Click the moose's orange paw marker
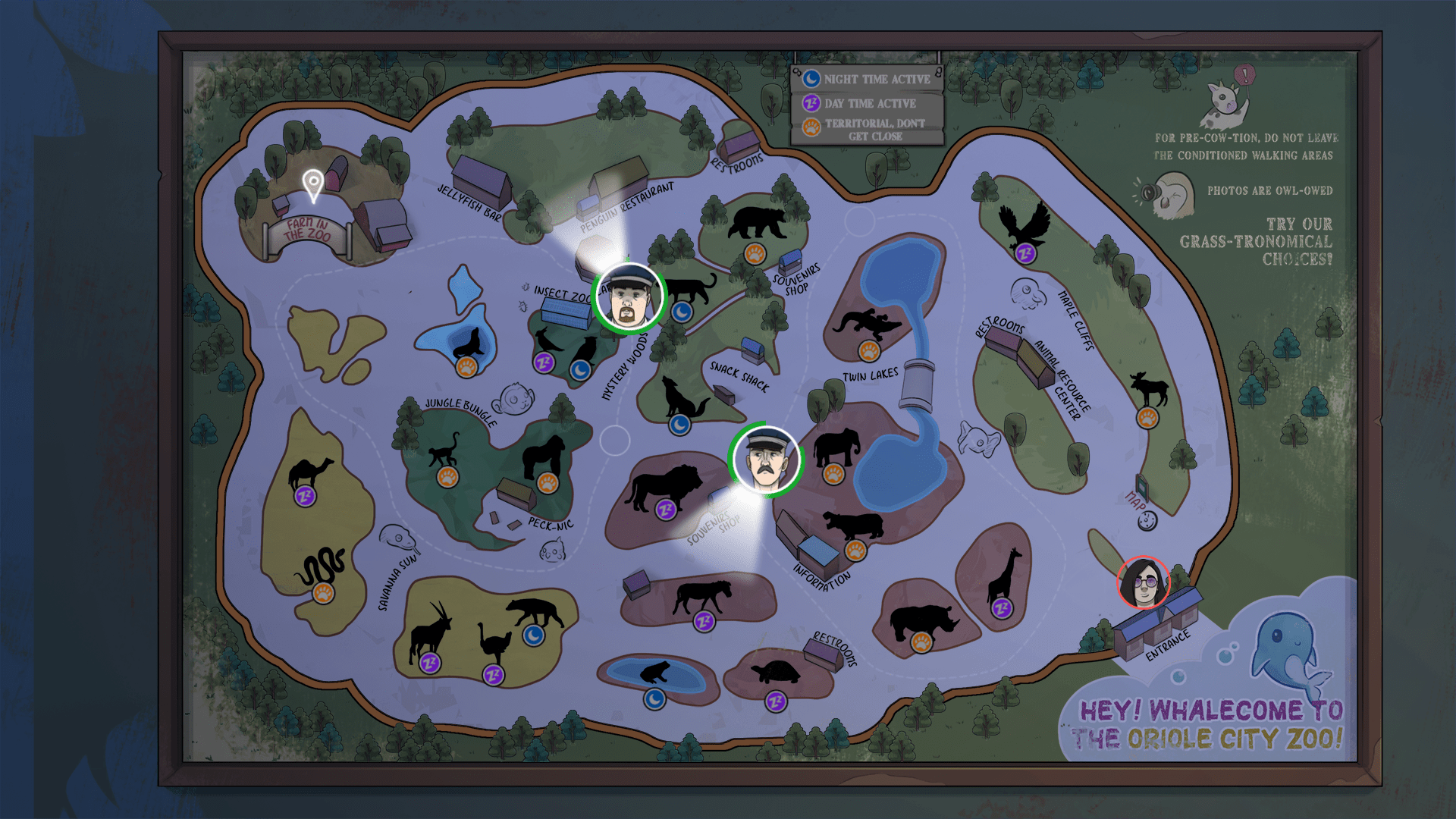Screen dimensions: 1456x819 1147,417
